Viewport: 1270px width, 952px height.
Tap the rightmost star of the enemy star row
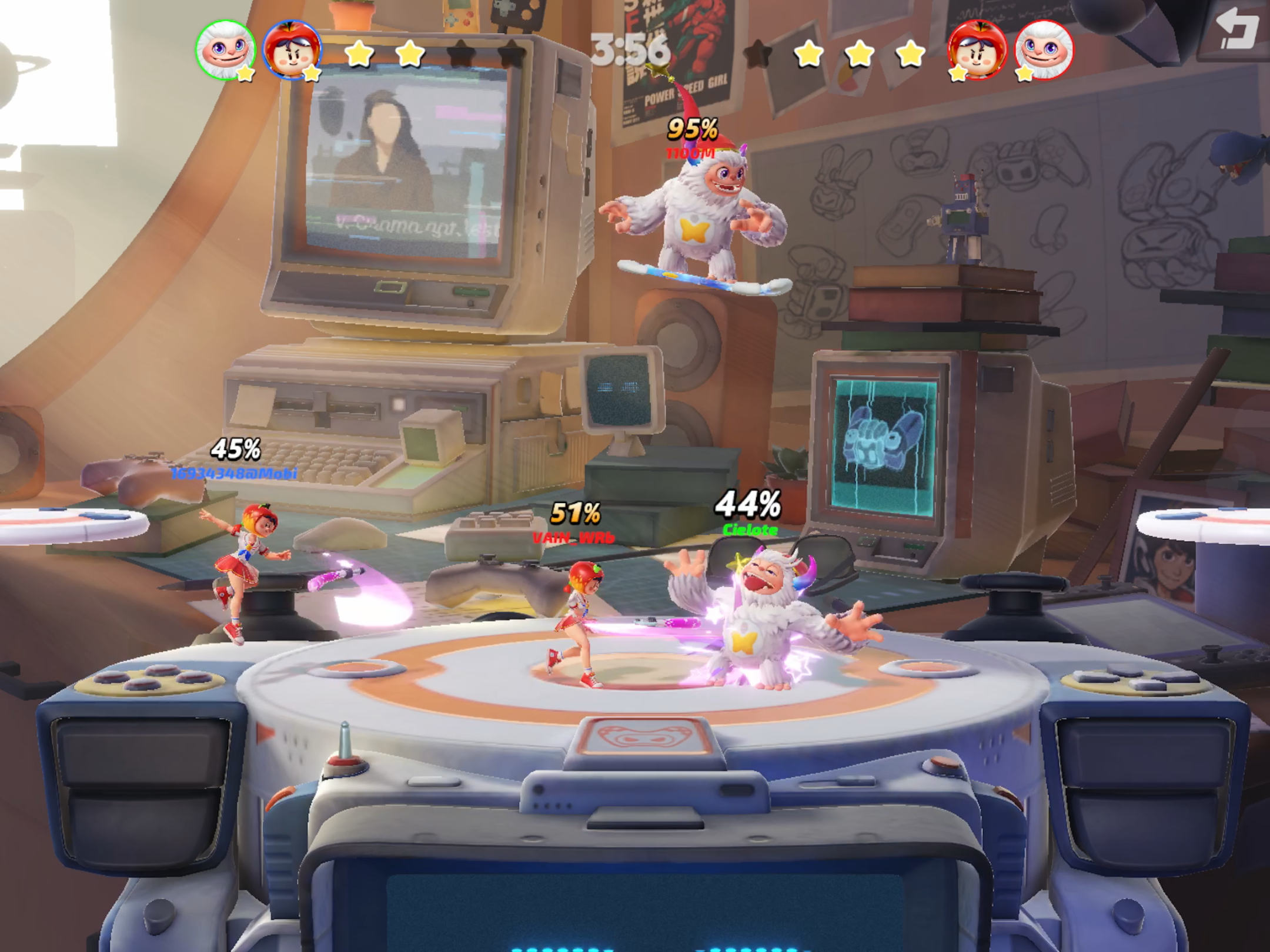(x=909, y=54)
